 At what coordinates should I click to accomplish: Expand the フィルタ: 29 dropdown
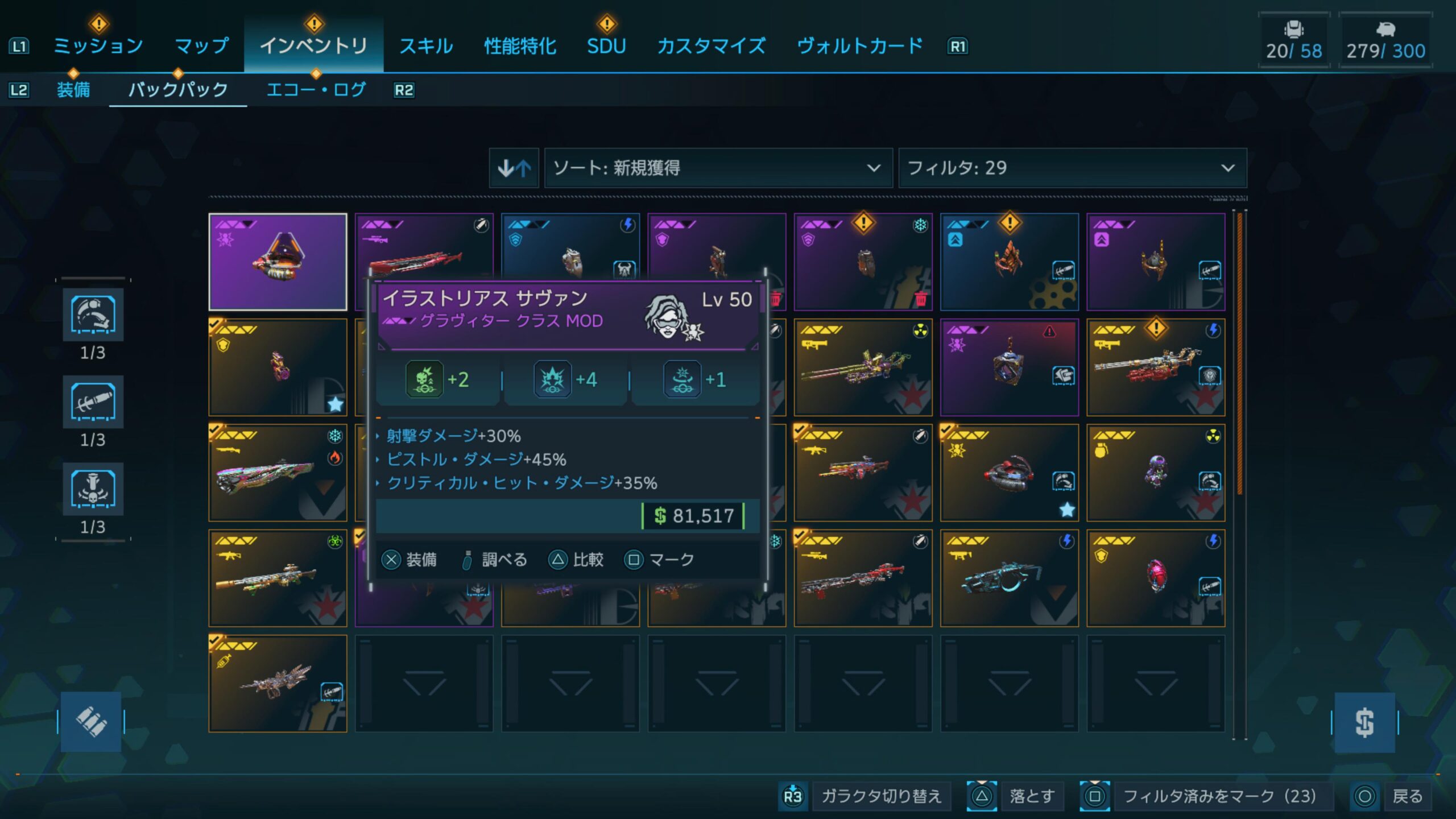tap(1072, 168)
